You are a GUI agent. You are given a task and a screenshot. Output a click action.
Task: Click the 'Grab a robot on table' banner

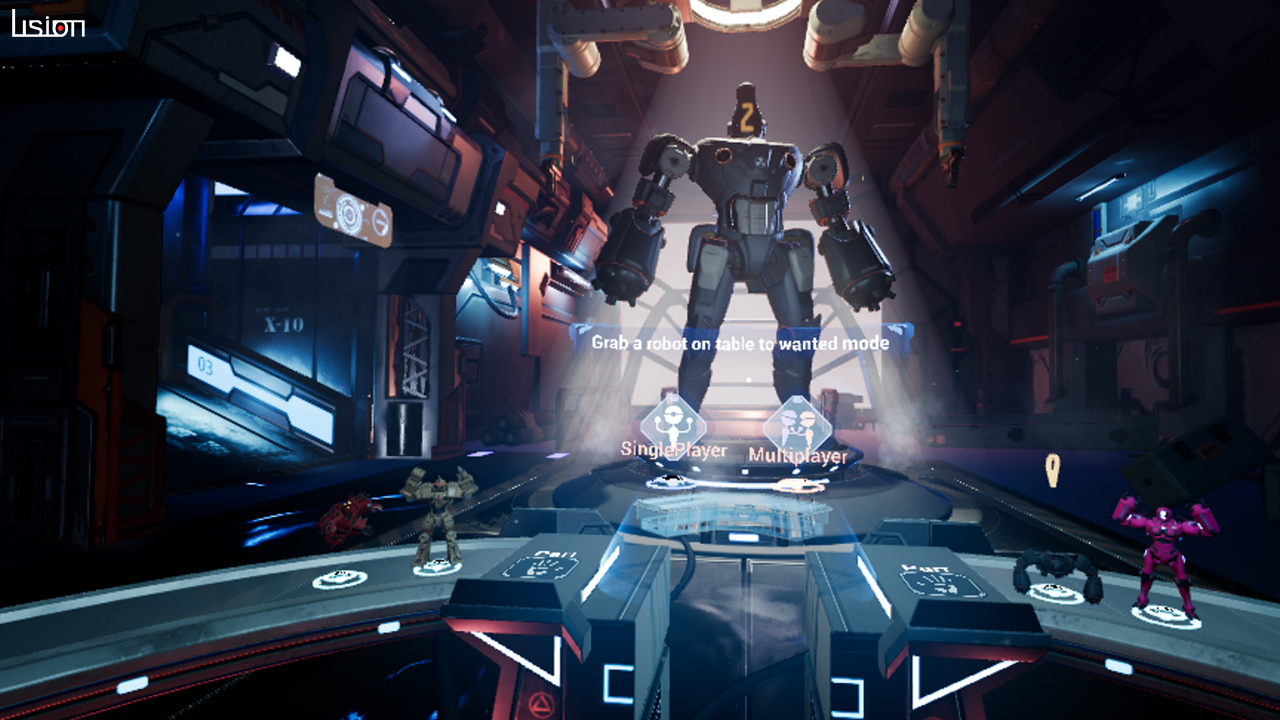pyautogui.click(x=742, y=341)
